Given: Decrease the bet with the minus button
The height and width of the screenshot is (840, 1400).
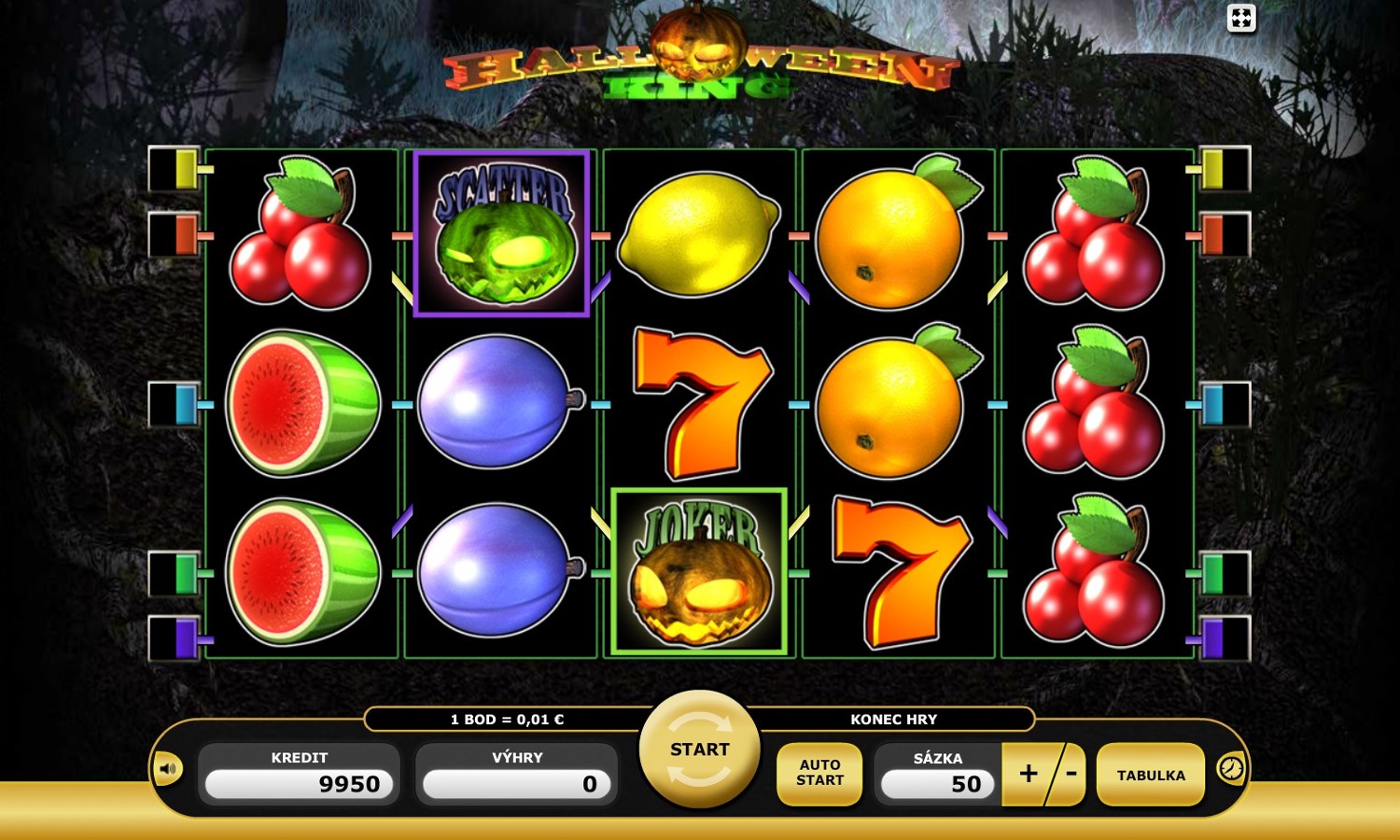Looking at the screenshot, I should [x=1071, y=773].
